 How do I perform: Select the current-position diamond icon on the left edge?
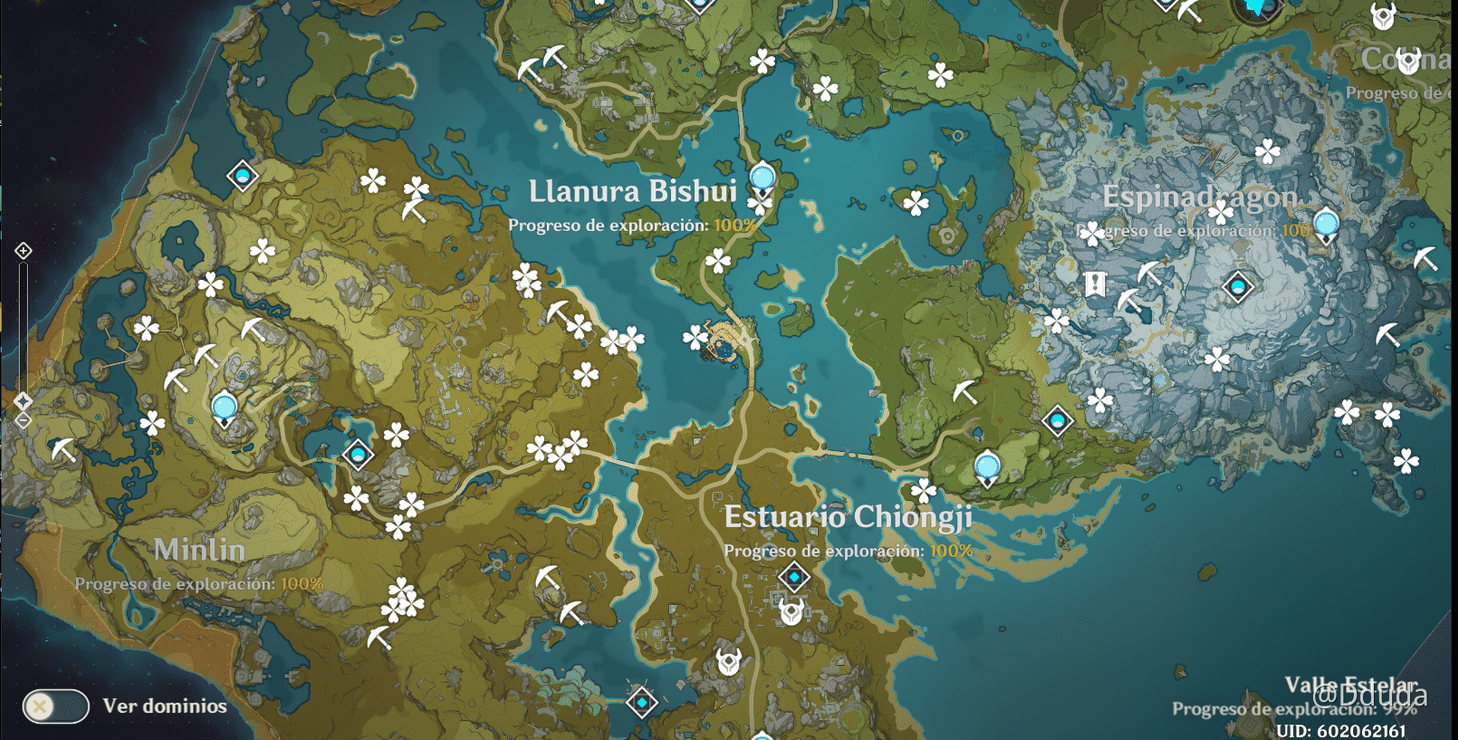(23, 399)
